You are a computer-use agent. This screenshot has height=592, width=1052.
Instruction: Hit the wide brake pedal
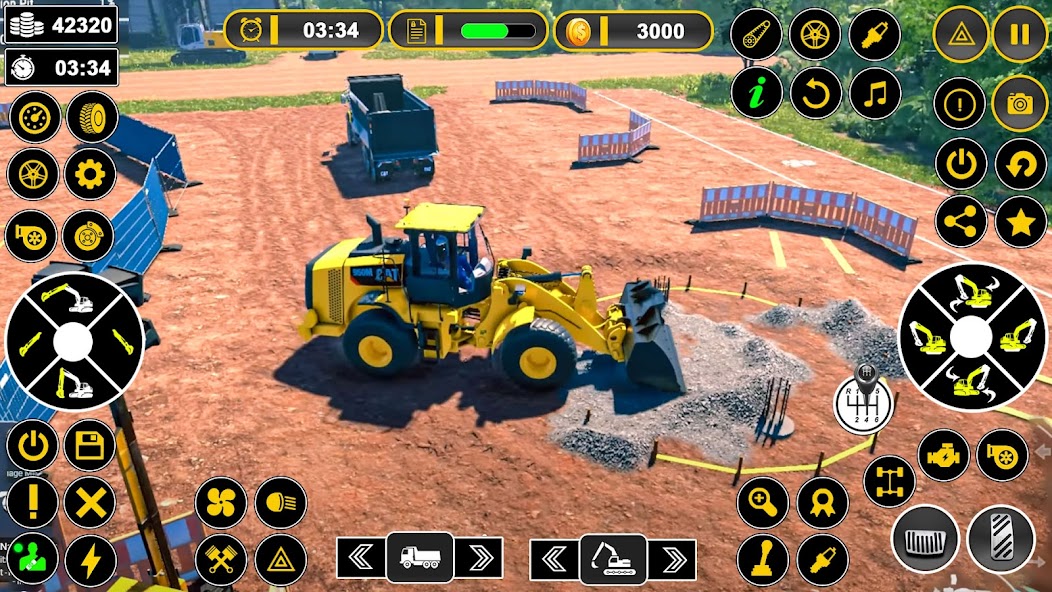point(925,539)
